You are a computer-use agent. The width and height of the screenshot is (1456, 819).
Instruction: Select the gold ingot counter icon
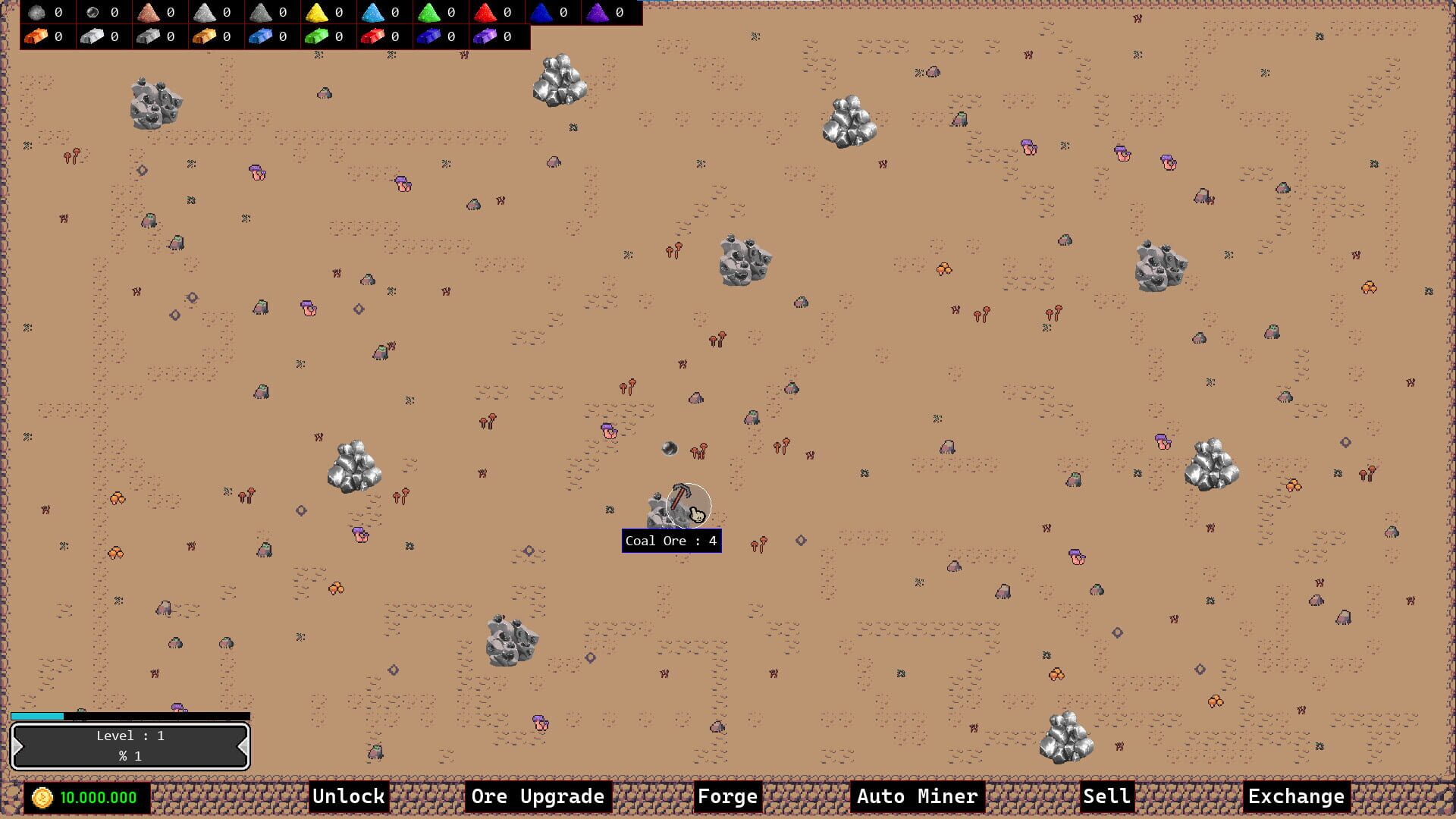click(205, 36)
